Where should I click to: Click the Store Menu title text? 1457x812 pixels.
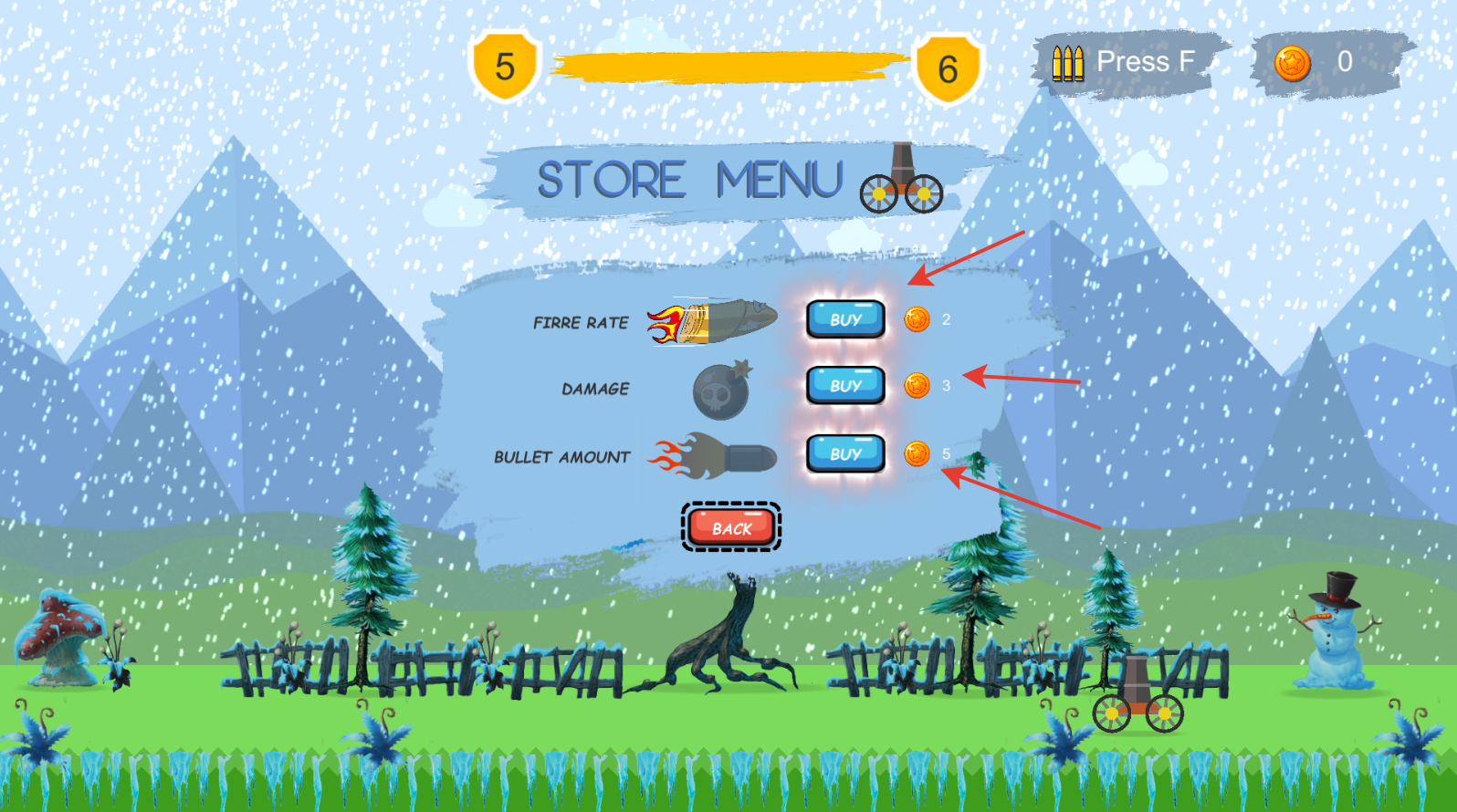[689, 179]
